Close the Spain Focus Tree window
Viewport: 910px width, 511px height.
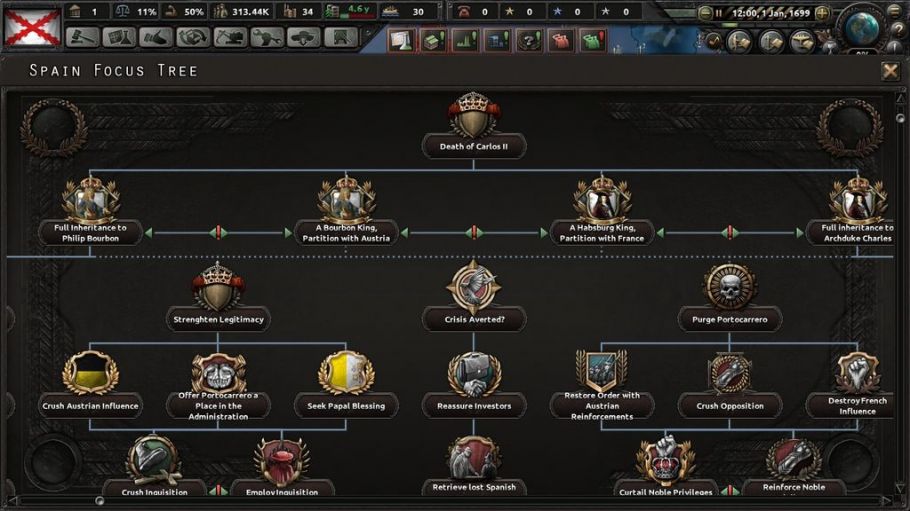(889, 71)
